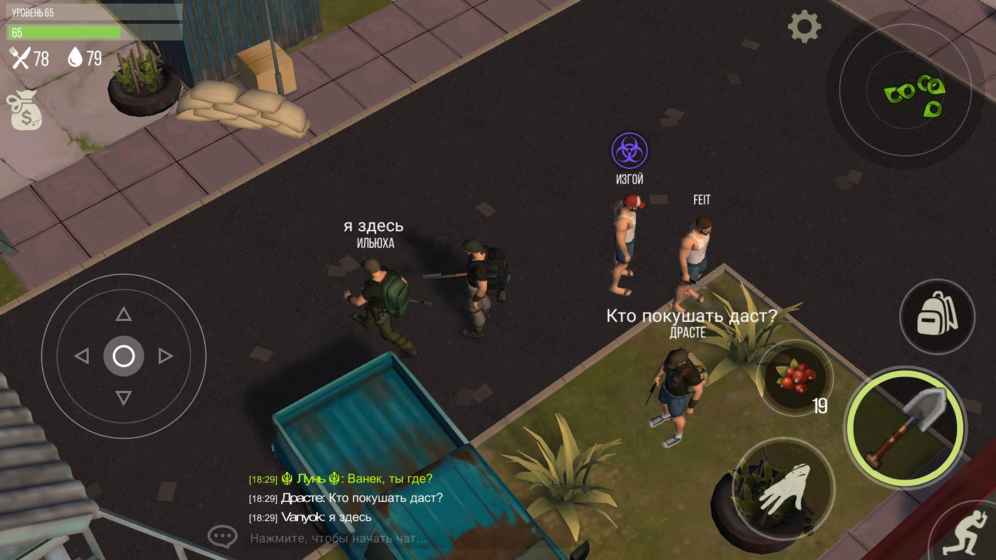This screenshot has width=996, height=560.
Task: Open the money bag shop icon
Action: [x=24, y=111]
